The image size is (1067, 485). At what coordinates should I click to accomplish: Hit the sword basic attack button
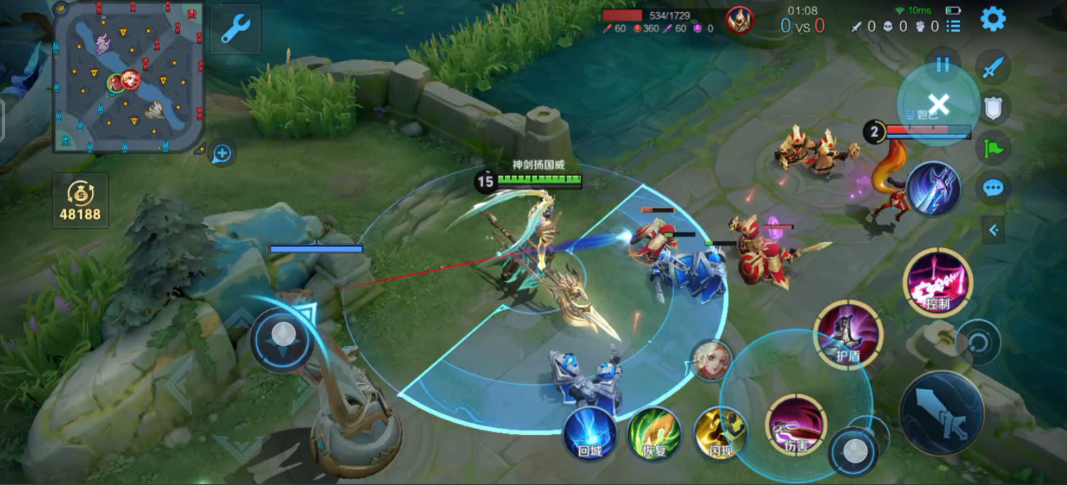(x=941, y=411)
